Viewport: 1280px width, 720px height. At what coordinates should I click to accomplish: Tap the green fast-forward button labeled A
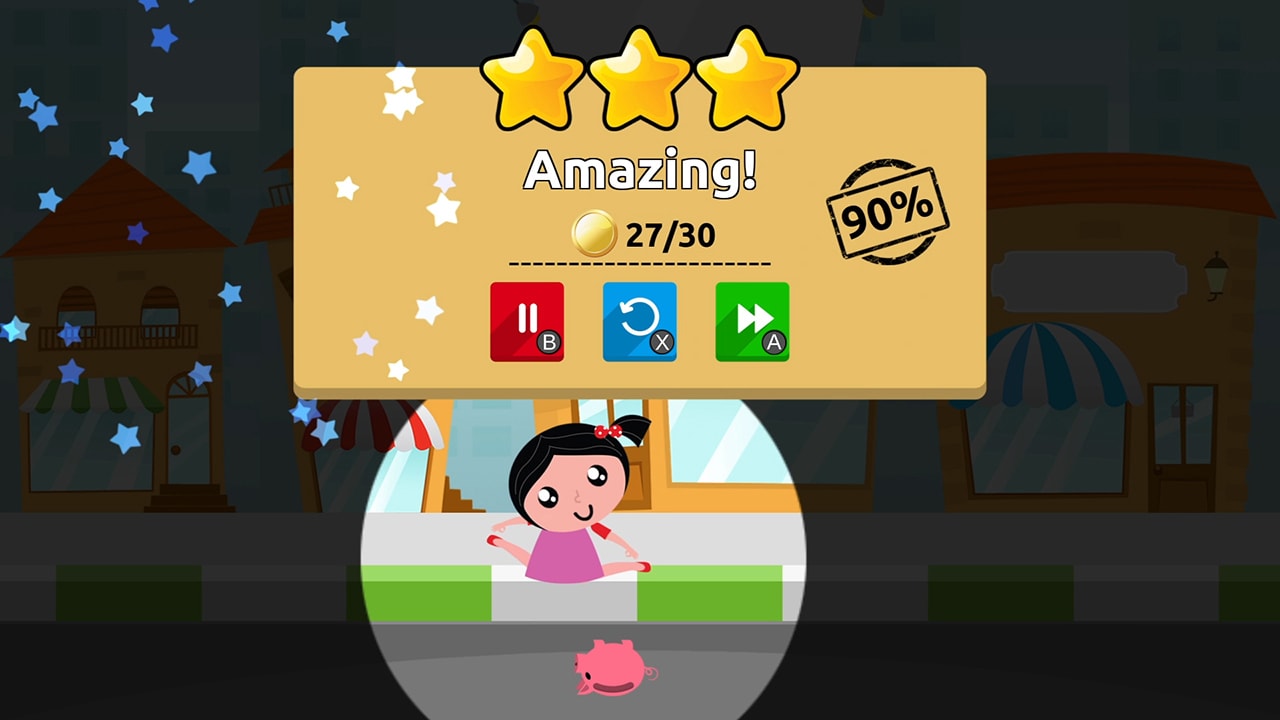coord(751,322)
